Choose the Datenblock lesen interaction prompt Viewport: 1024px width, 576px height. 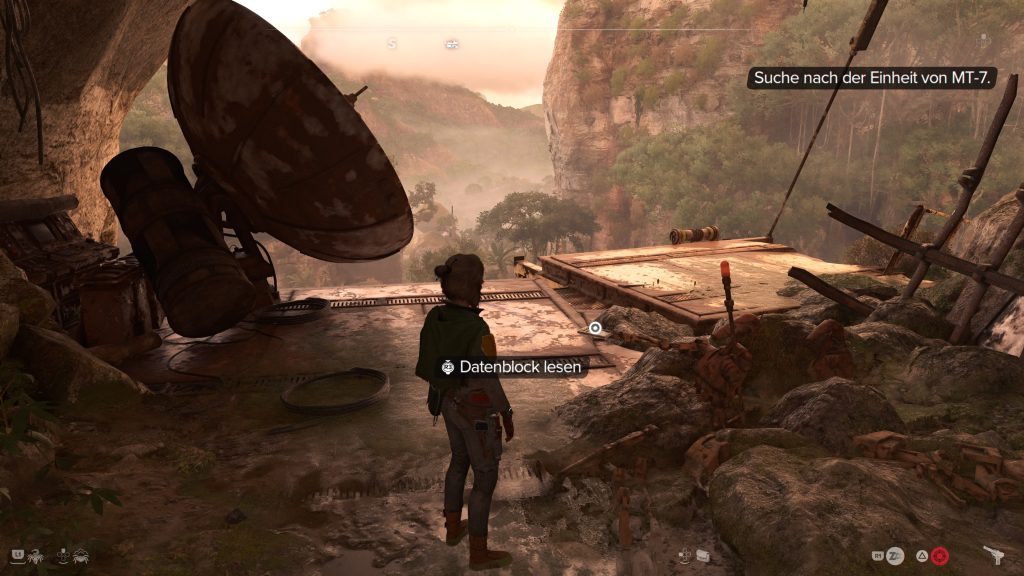511,367
